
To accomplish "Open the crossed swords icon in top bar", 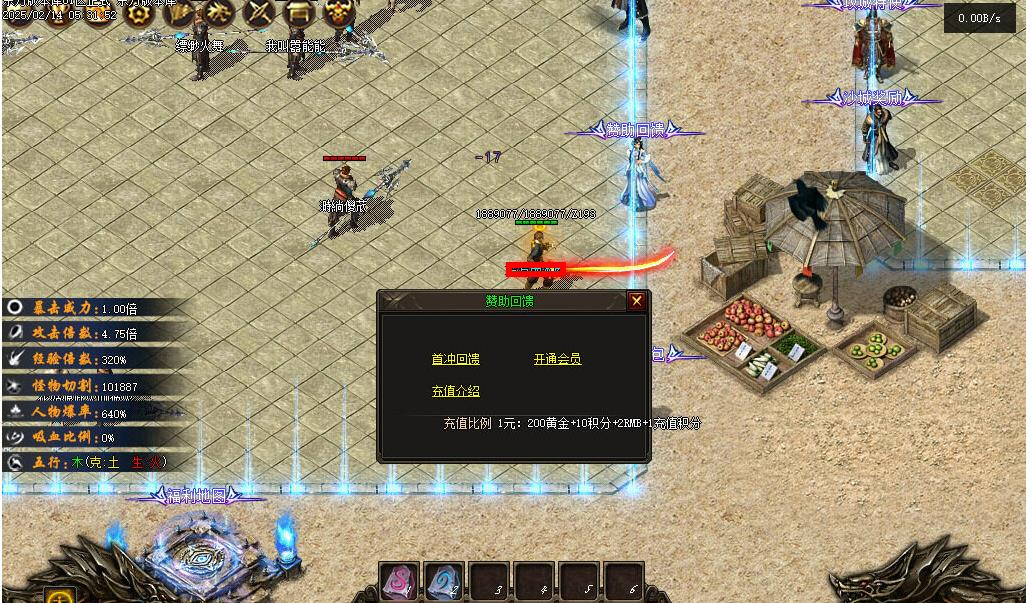I will click(259, 13).
